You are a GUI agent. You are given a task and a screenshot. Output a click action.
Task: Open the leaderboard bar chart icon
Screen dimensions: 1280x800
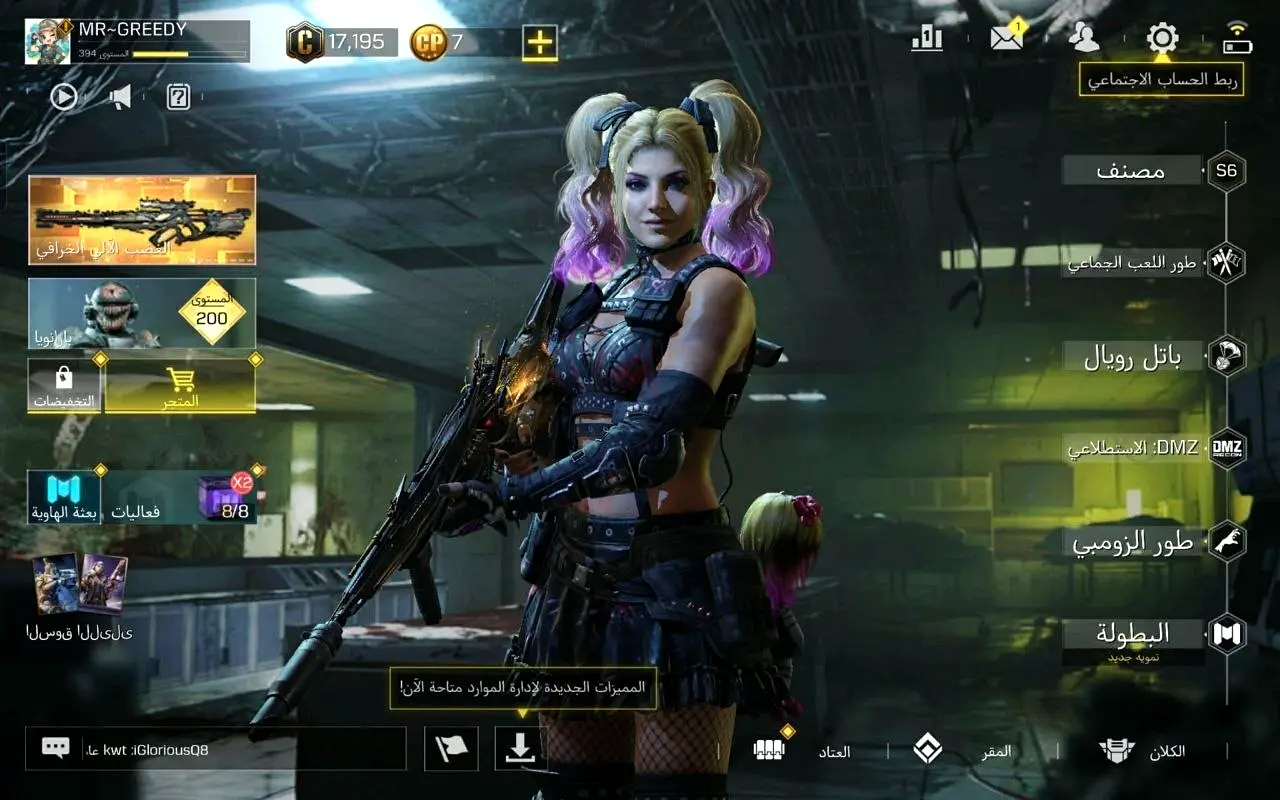(x=927, y=39)
